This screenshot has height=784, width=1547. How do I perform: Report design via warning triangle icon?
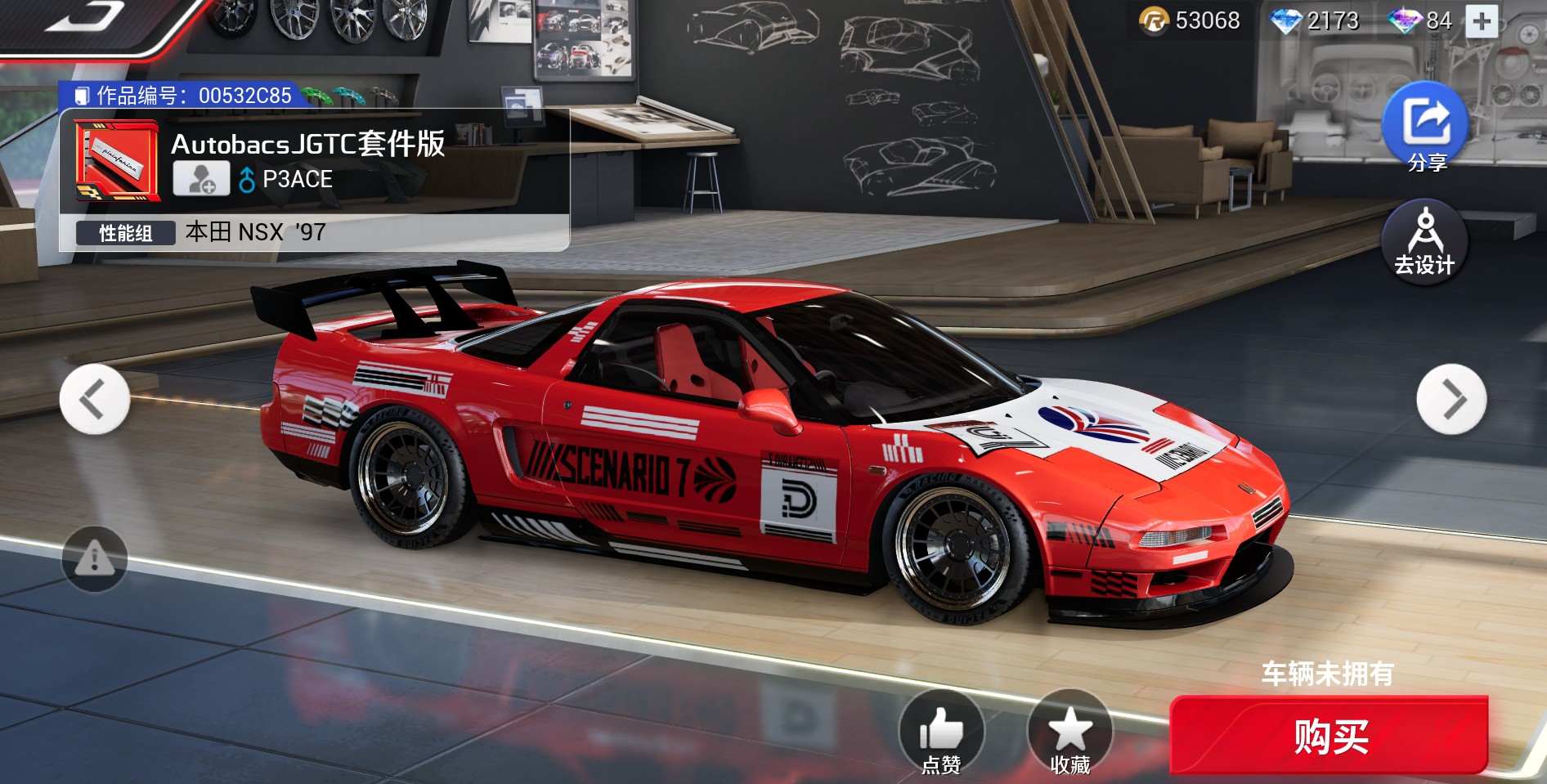coord(95,559)
